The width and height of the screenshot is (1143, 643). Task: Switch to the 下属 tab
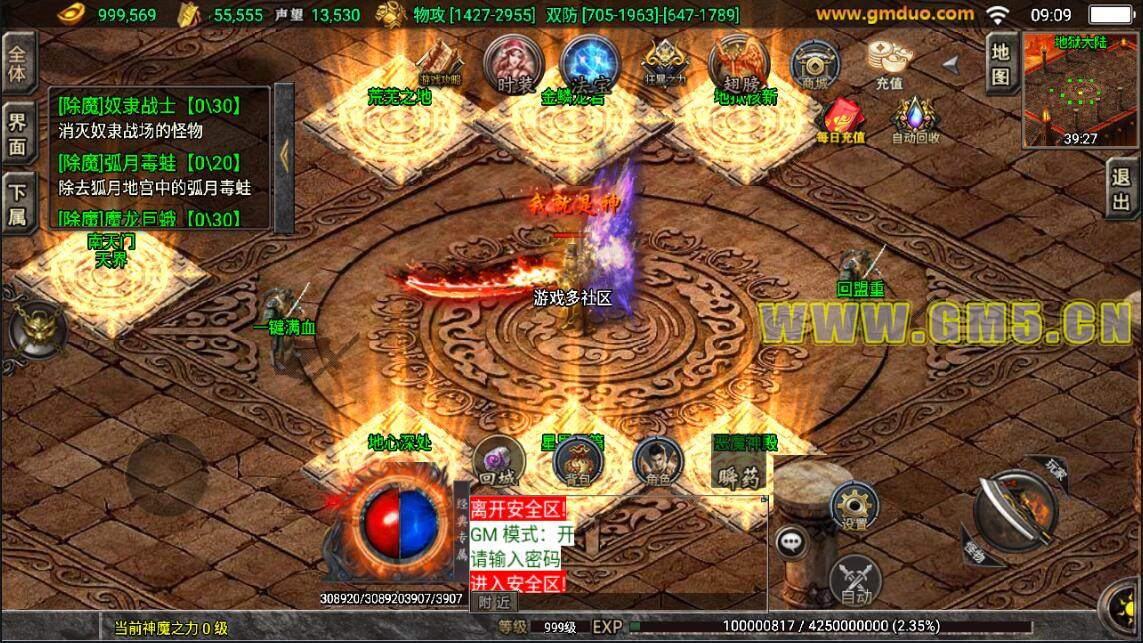tap(17, 202)
